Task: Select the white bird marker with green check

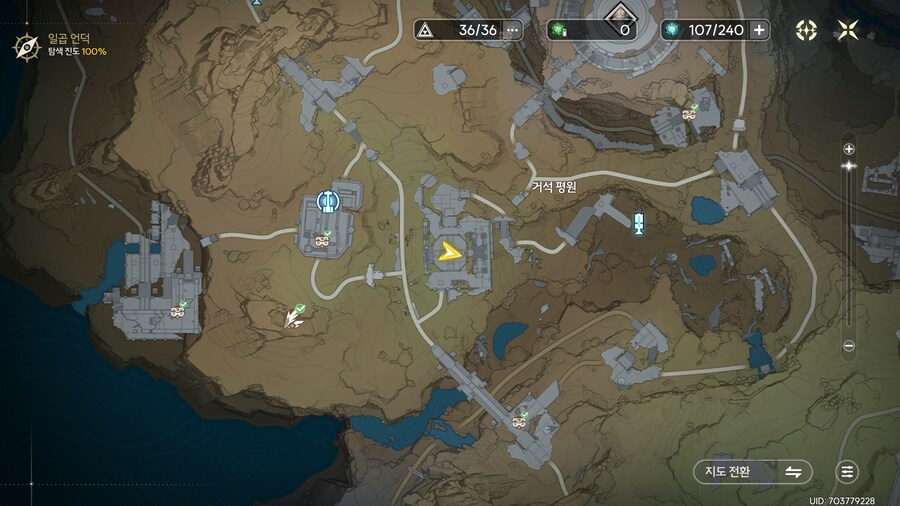Action: (293, 317)
